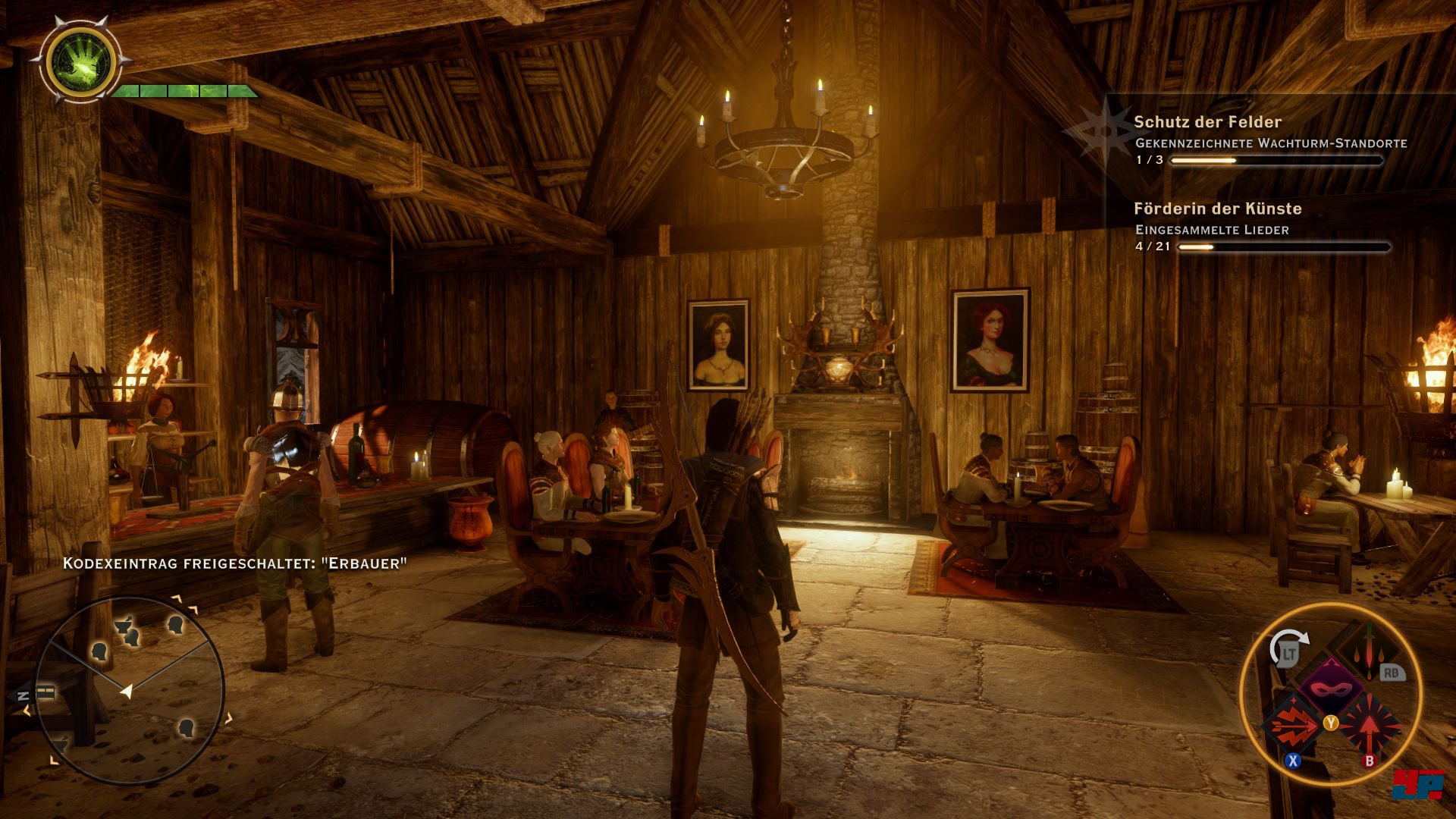Use the dagger with blood drops ability
Screen dimensions: 1456x819
[x=1369, y=651]
